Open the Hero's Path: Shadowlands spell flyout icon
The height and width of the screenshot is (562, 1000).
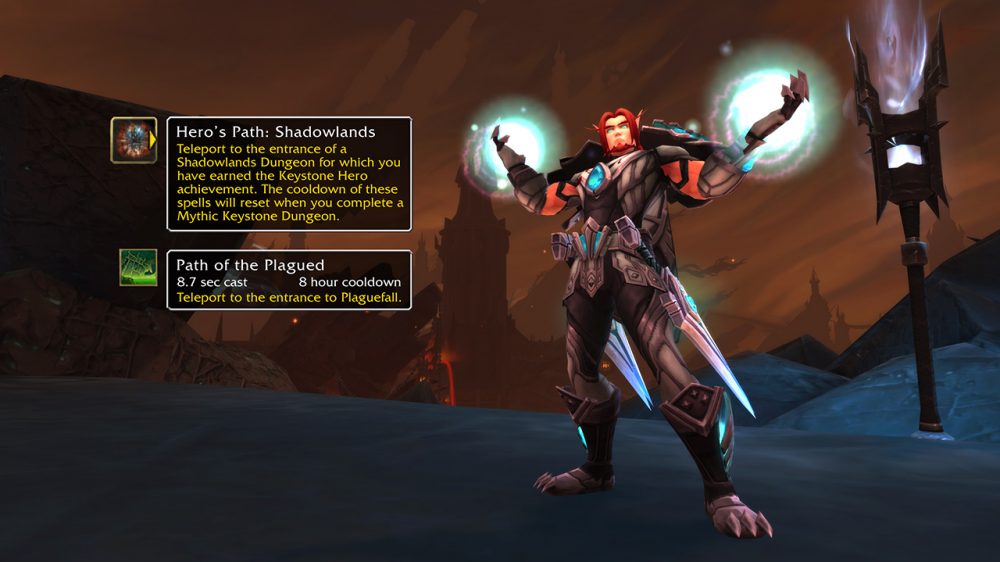click(x=133, y=140)
